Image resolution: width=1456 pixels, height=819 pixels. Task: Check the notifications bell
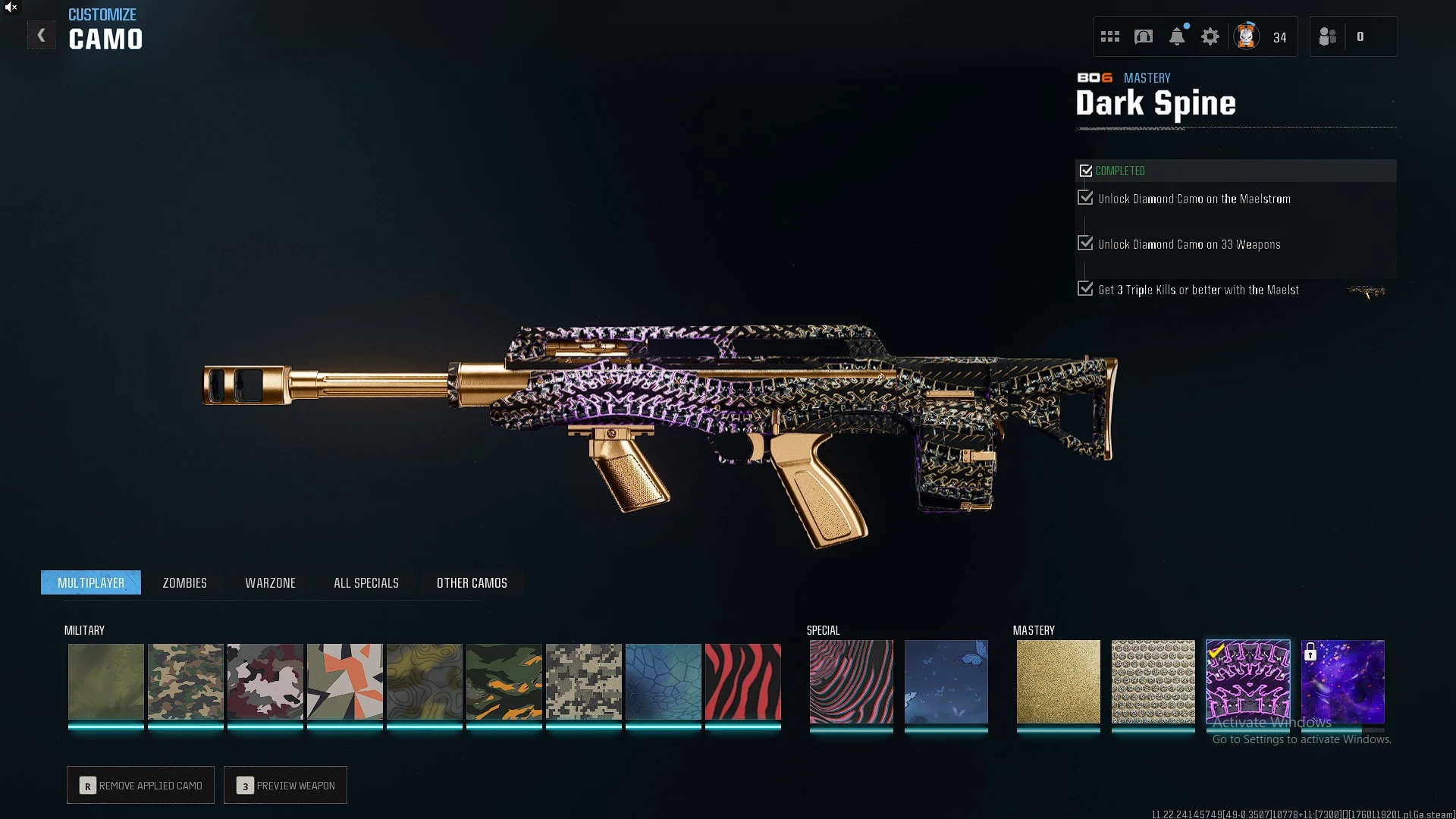[x=1176, y=36]
